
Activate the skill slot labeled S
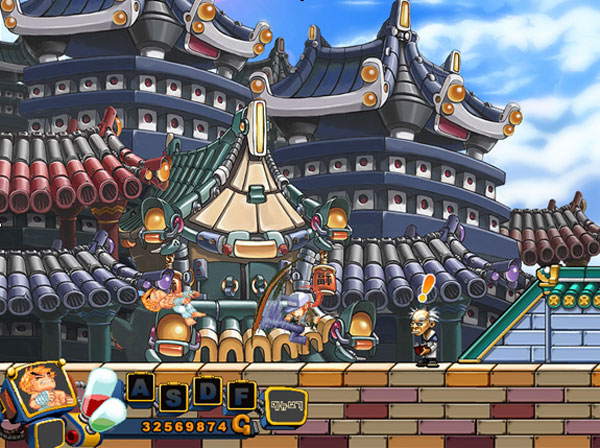click(x=174, y=394)
